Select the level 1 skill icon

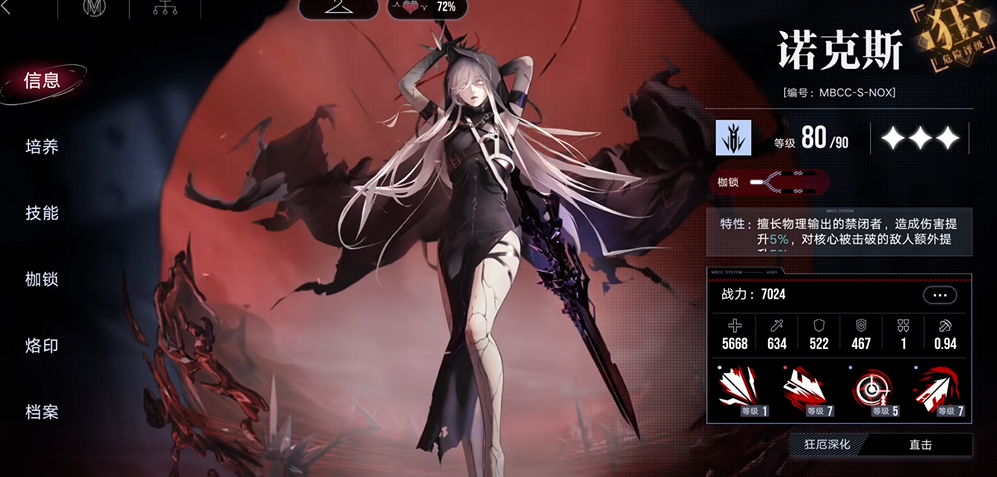(x=741, y=391)
